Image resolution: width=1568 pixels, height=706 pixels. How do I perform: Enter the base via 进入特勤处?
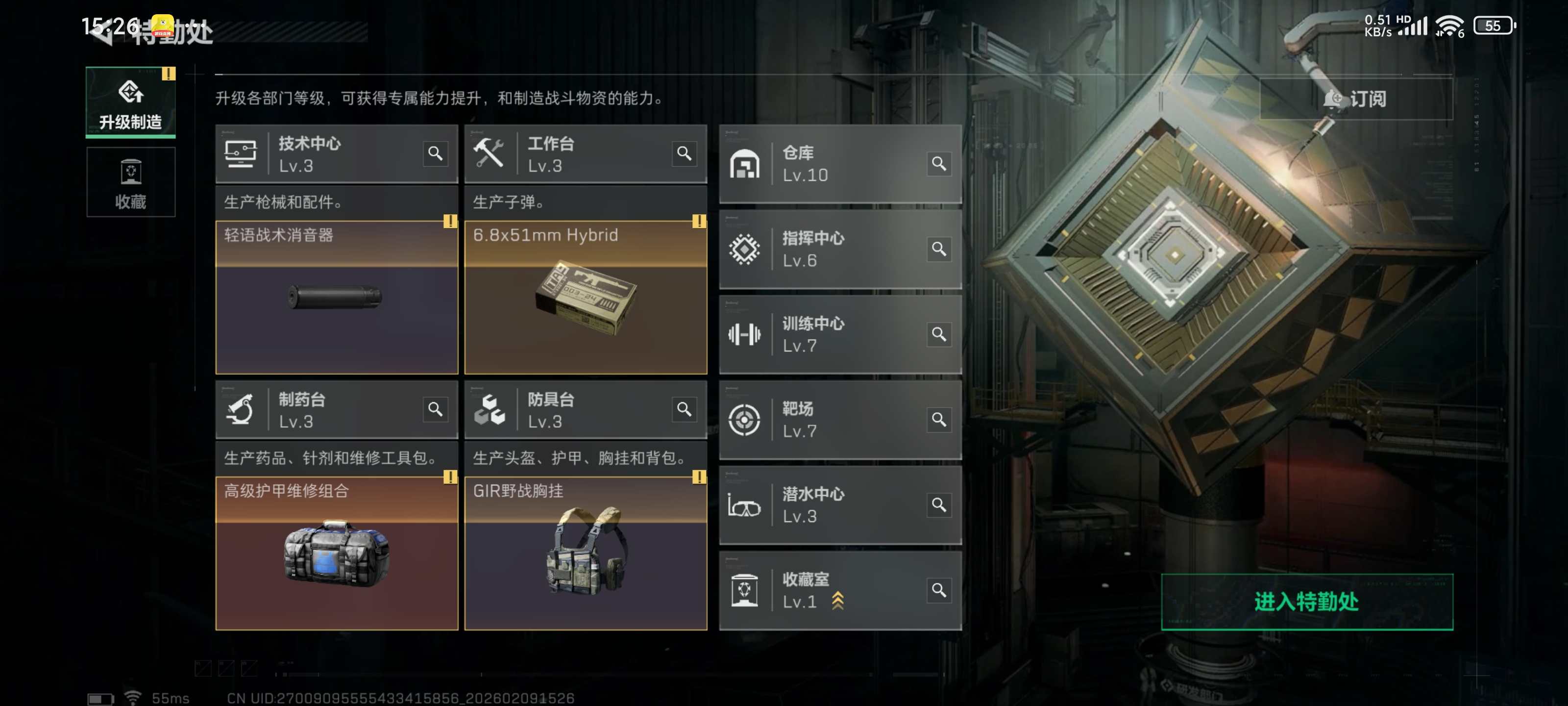(1306, 601)
